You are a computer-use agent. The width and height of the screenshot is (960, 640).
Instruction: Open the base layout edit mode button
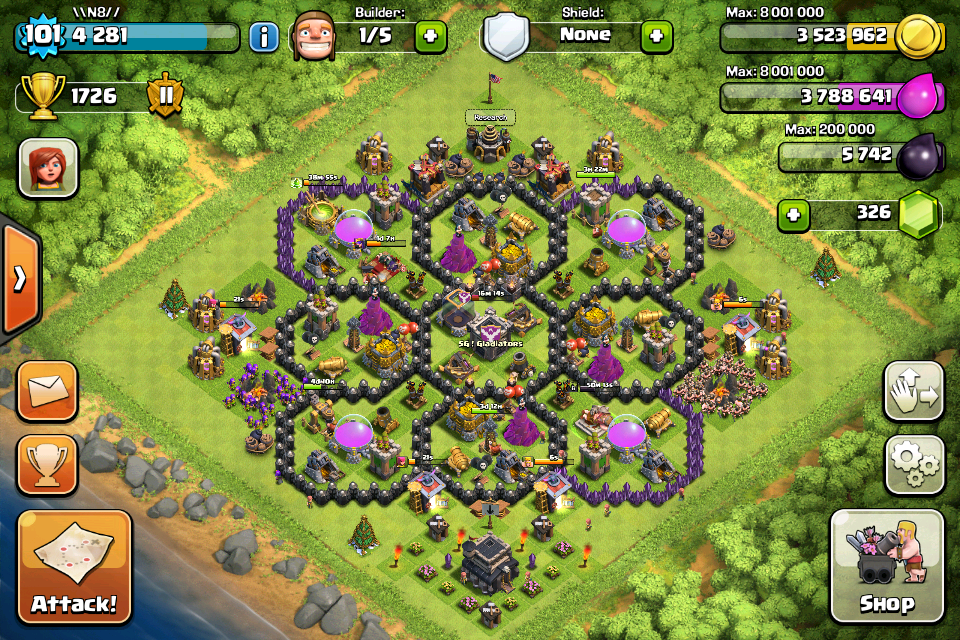914,391
